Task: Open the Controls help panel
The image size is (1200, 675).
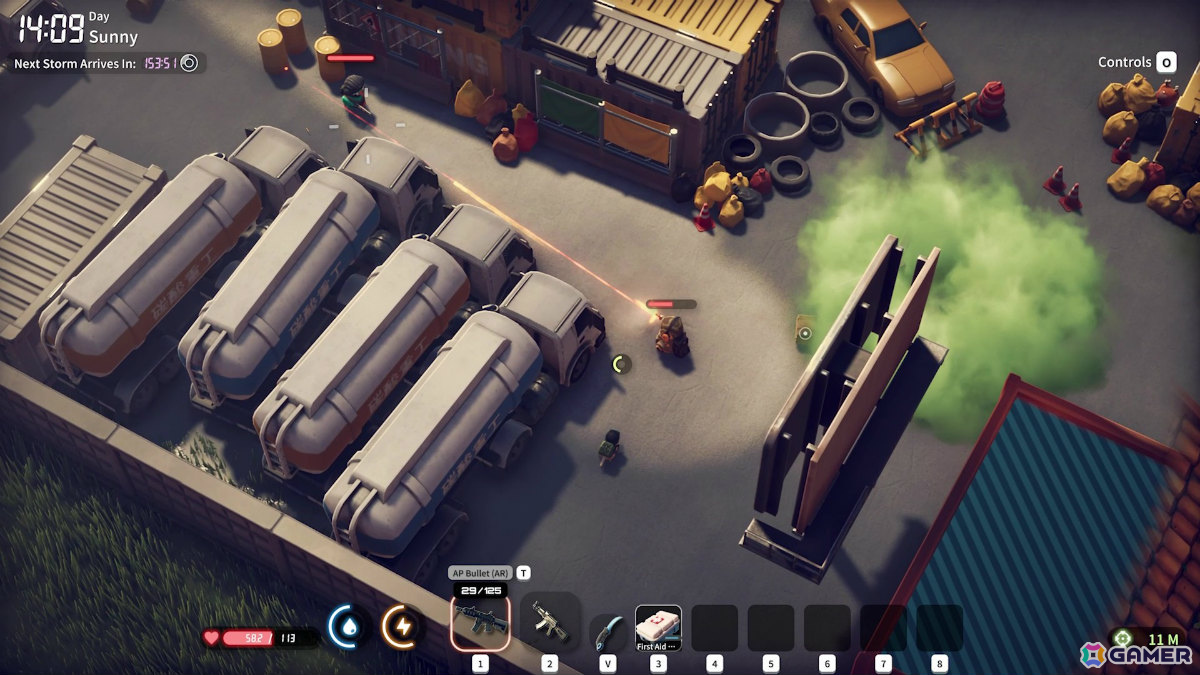Action: [x=1137, y=62]
